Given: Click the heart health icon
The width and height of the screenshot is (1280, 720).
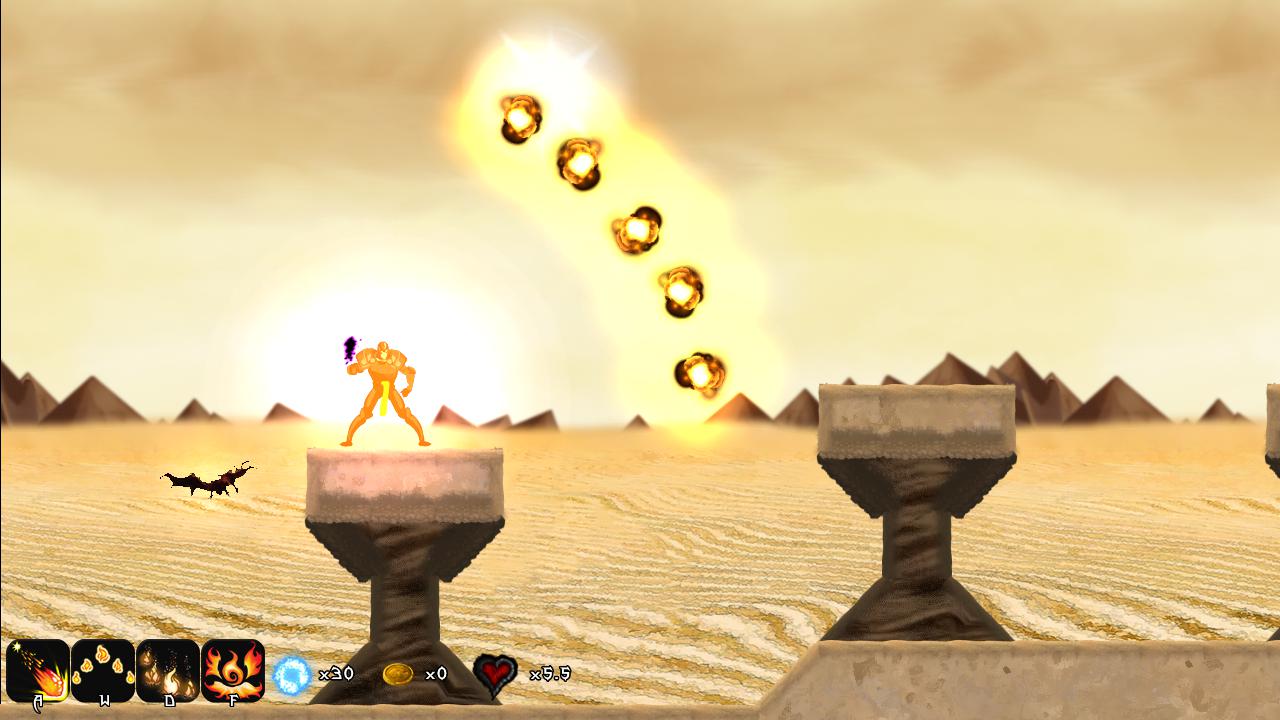Looking at the screenshot, I should (494, 673).
